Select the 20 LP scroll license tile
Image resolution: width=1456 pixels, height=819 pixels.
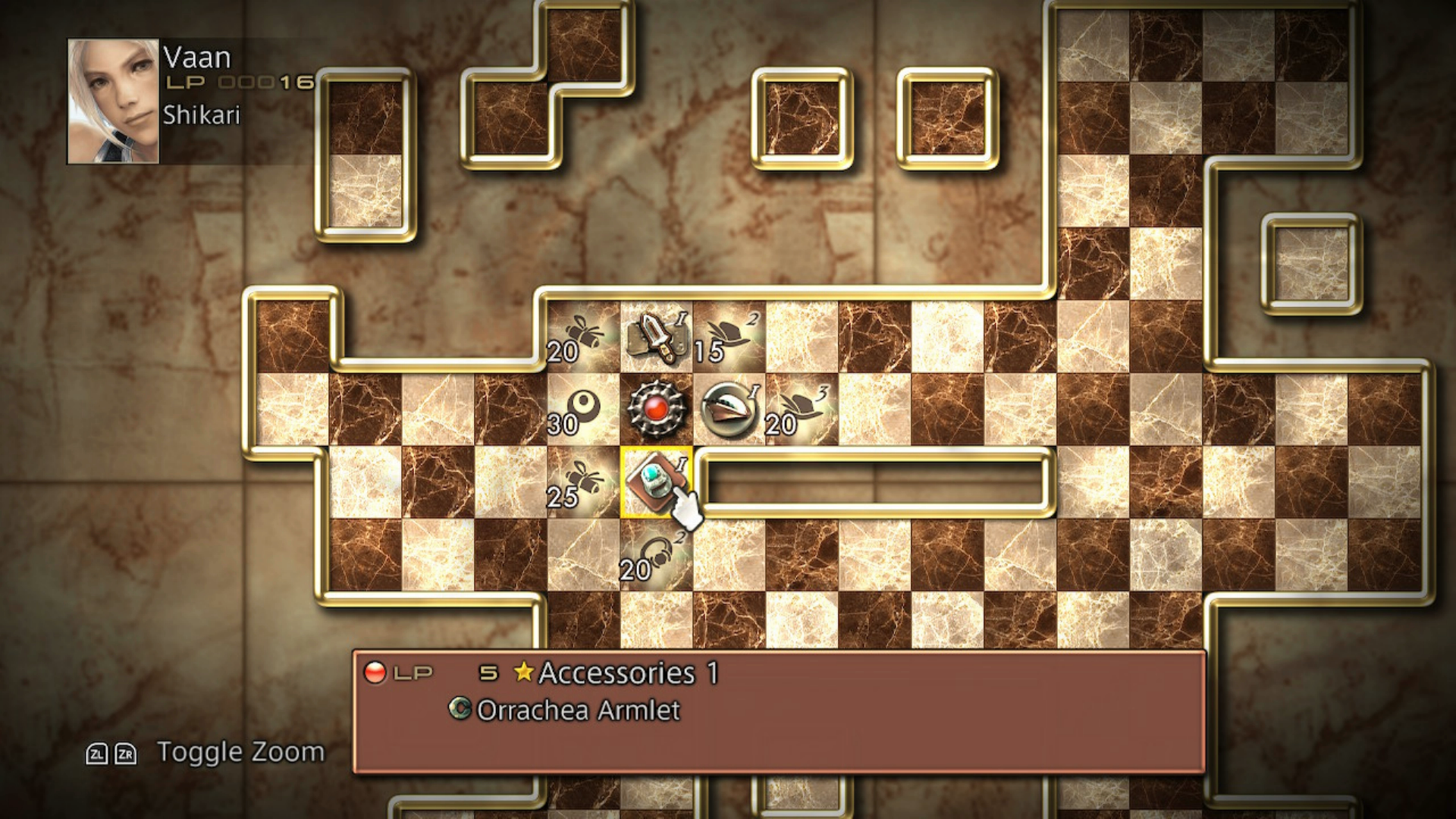coord(583,337)
